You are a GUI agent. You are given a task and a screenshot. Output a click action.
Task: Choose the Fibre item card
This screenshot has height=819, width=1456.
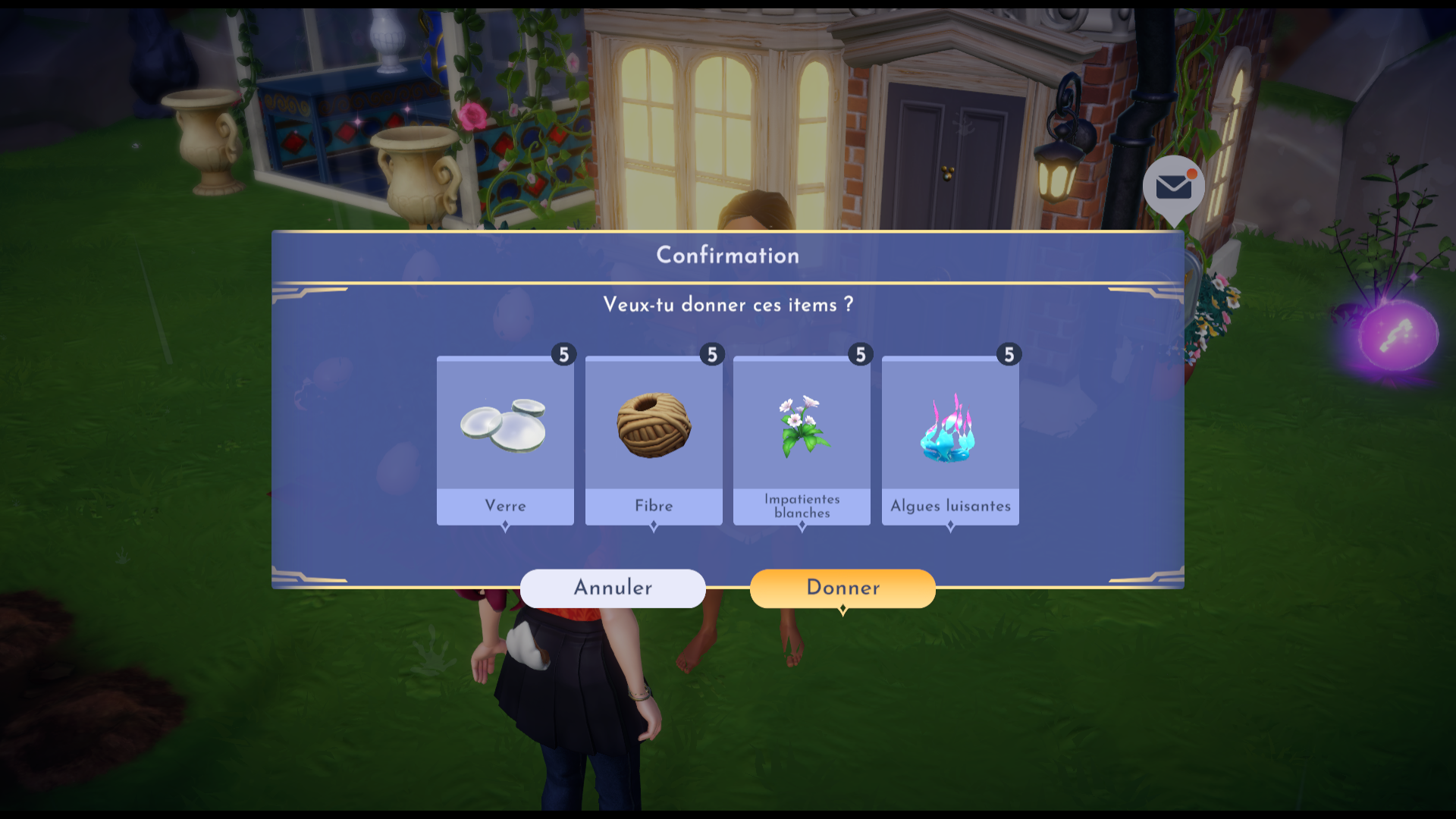point(654,441)
